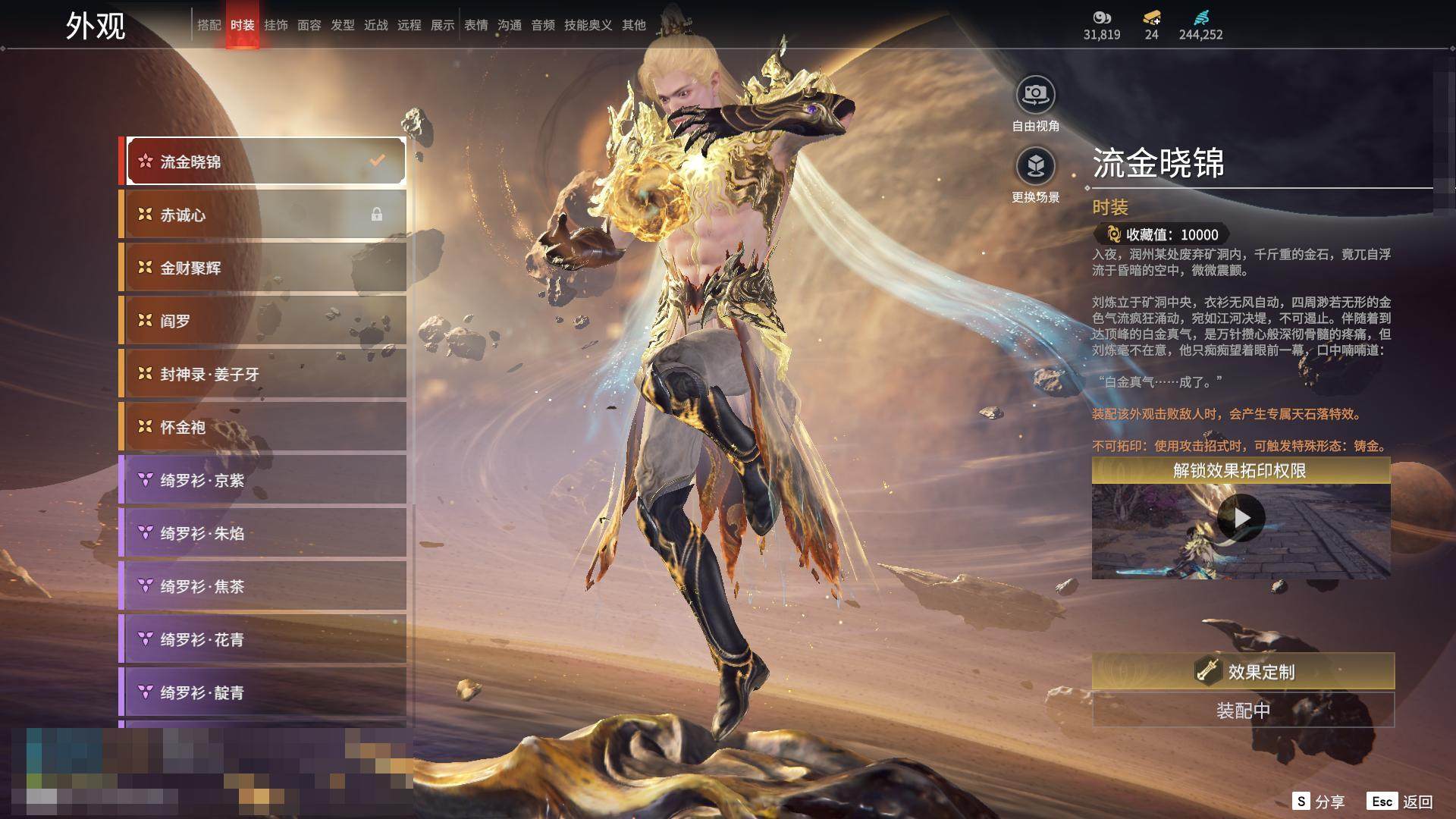Open the 技能奥义 tab
1456x819 pixels.
pos(588,25)
